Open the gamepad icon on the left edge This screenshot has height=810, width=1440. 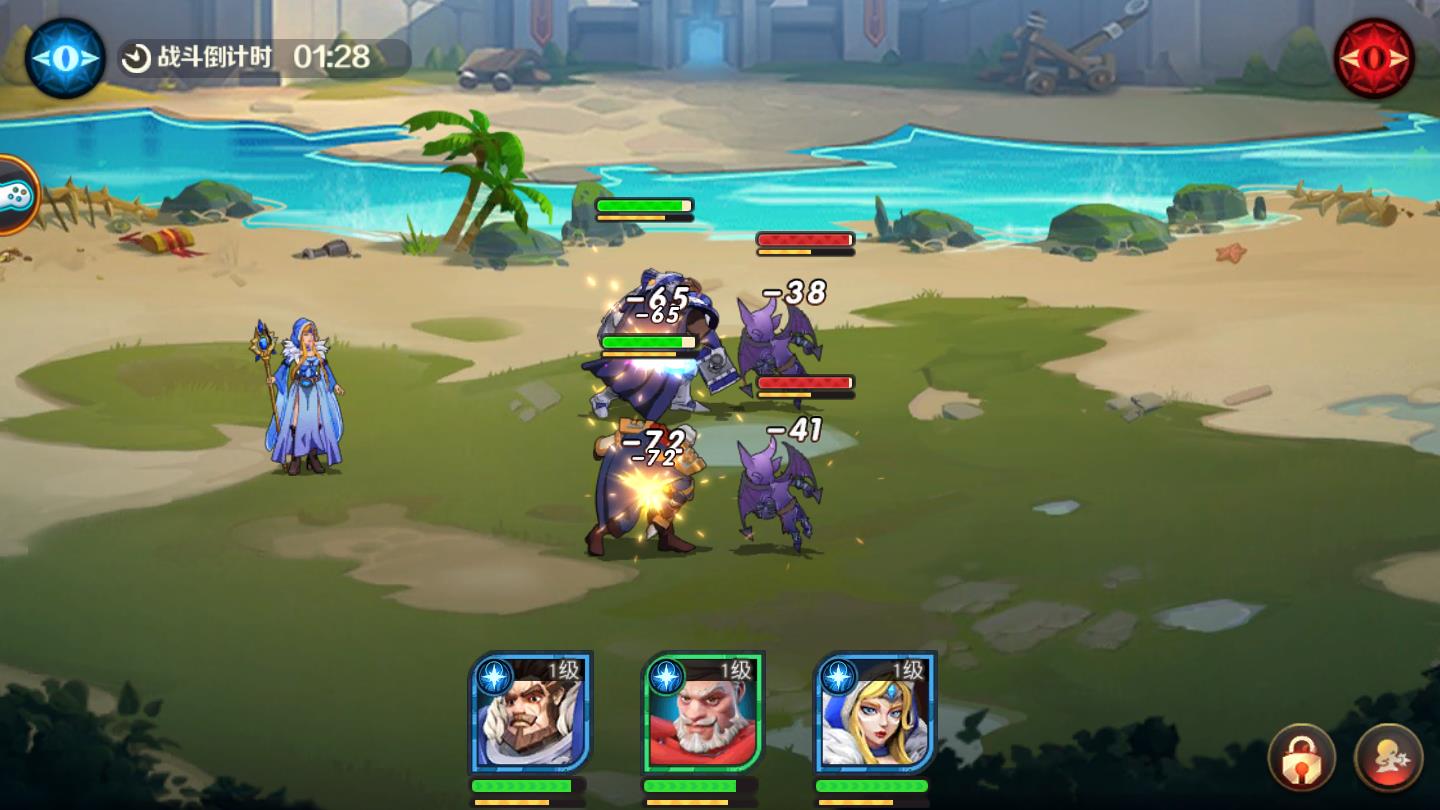point(17,196)
